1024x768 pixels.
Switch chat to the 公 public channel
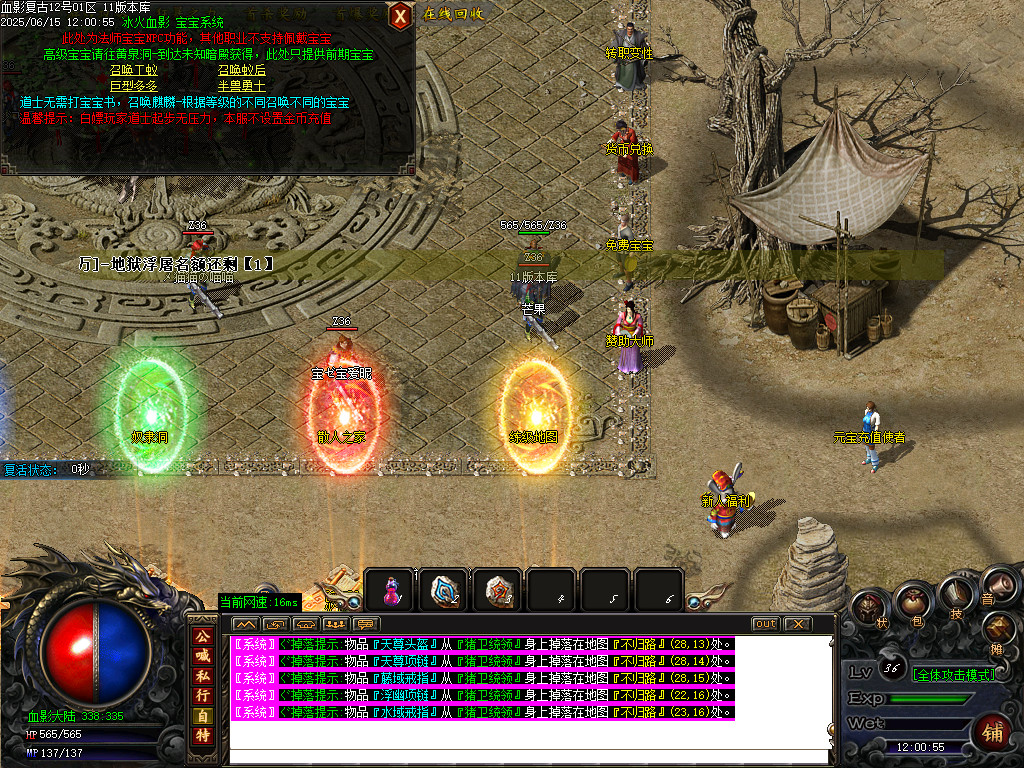[x=203, y=634]
